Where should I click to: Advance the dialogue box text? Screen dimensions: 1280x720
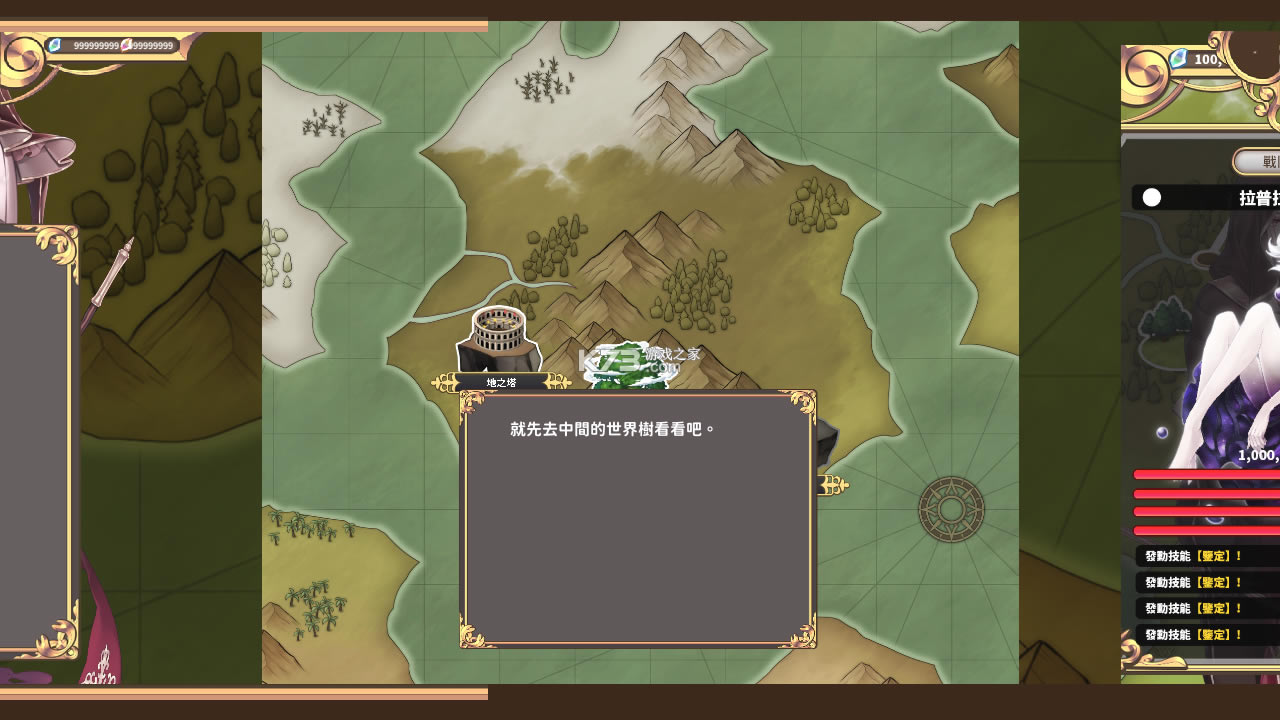[638, 518]
